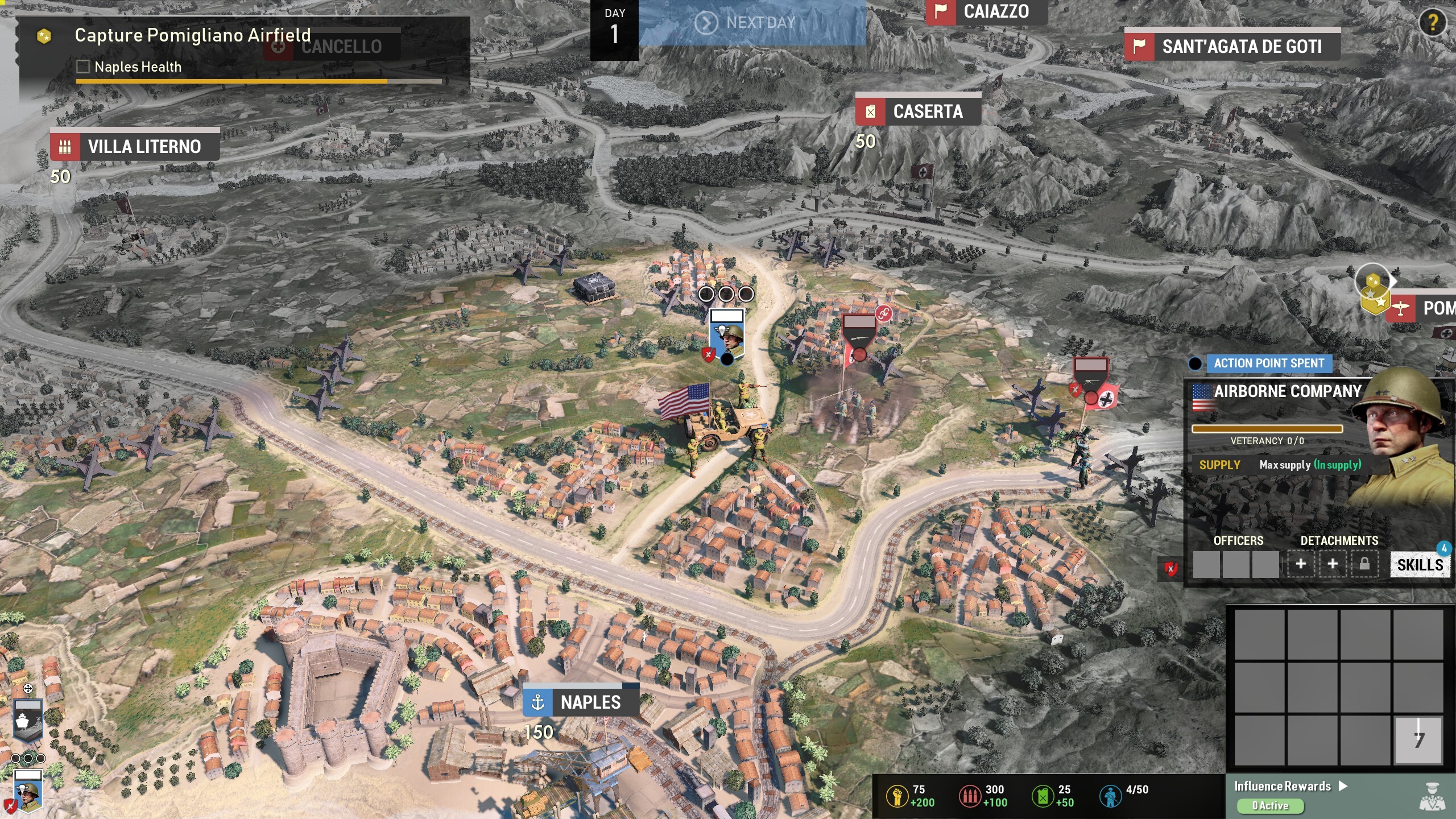The height and width of the screenshot is (819, 1456).
Task: Activate the ability slot marked 7
Action: (1418, 740)
